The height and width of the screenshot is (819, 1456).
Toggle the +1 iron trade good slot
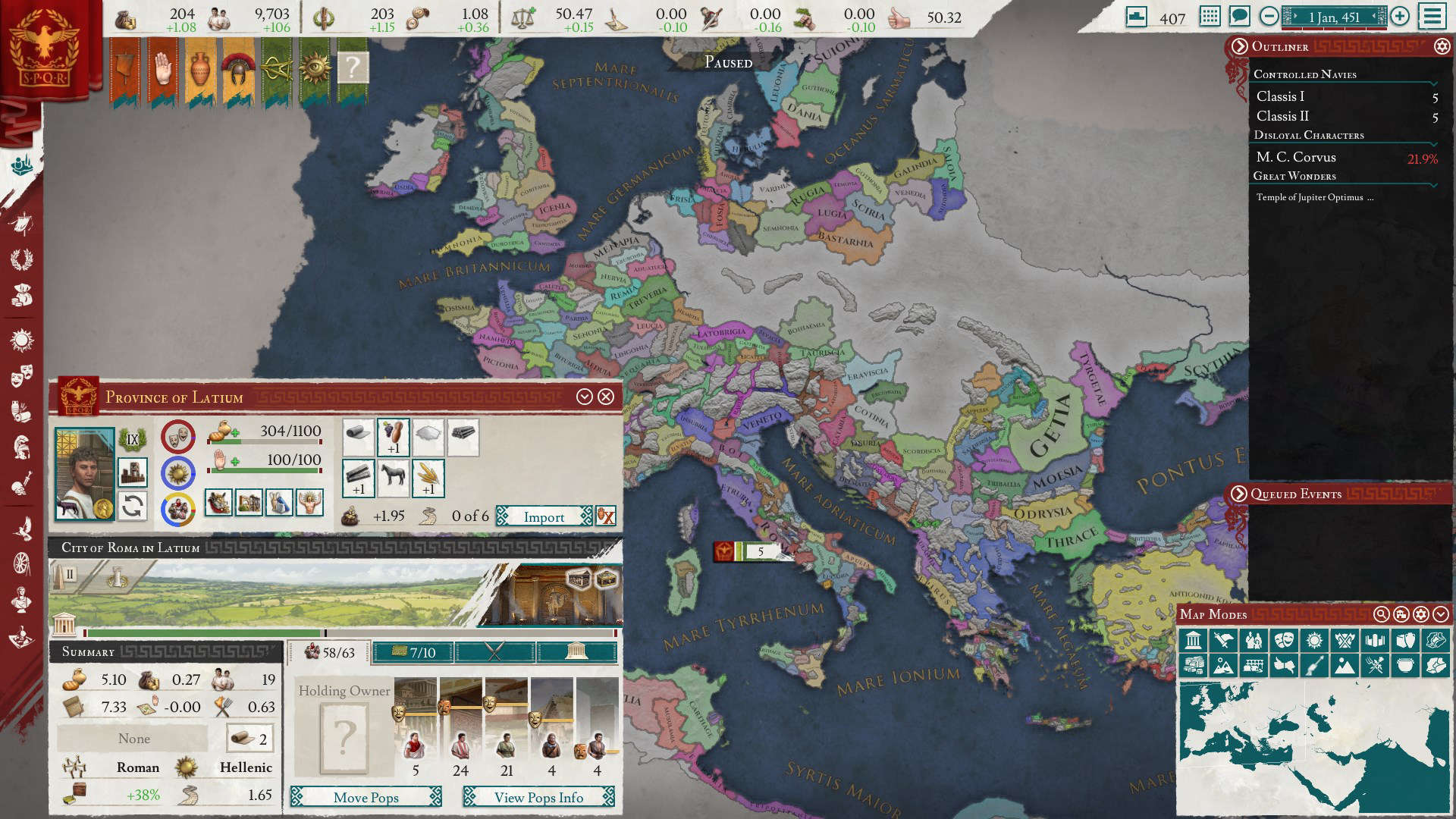pos(357,478)
